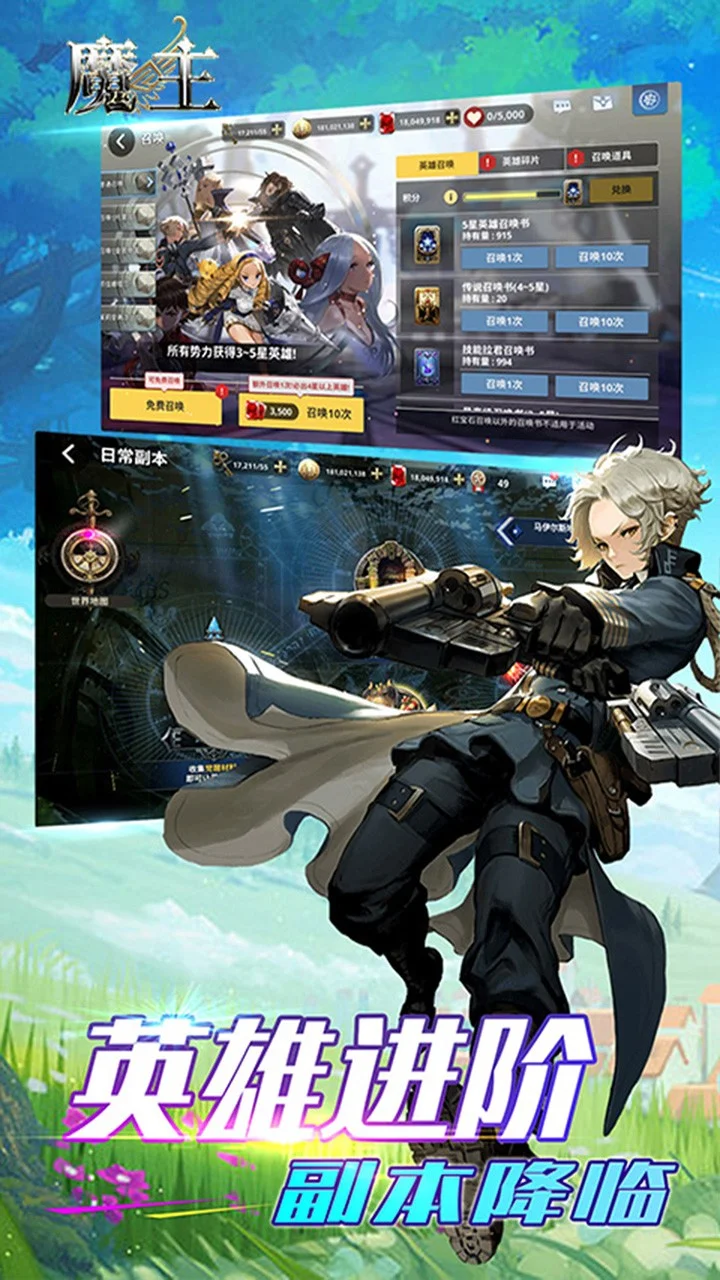The height and width of the screenshot is (1280, 720).
Task: Select the blue crystal marker on dungeon map
Action: click(x=213, y=628)
